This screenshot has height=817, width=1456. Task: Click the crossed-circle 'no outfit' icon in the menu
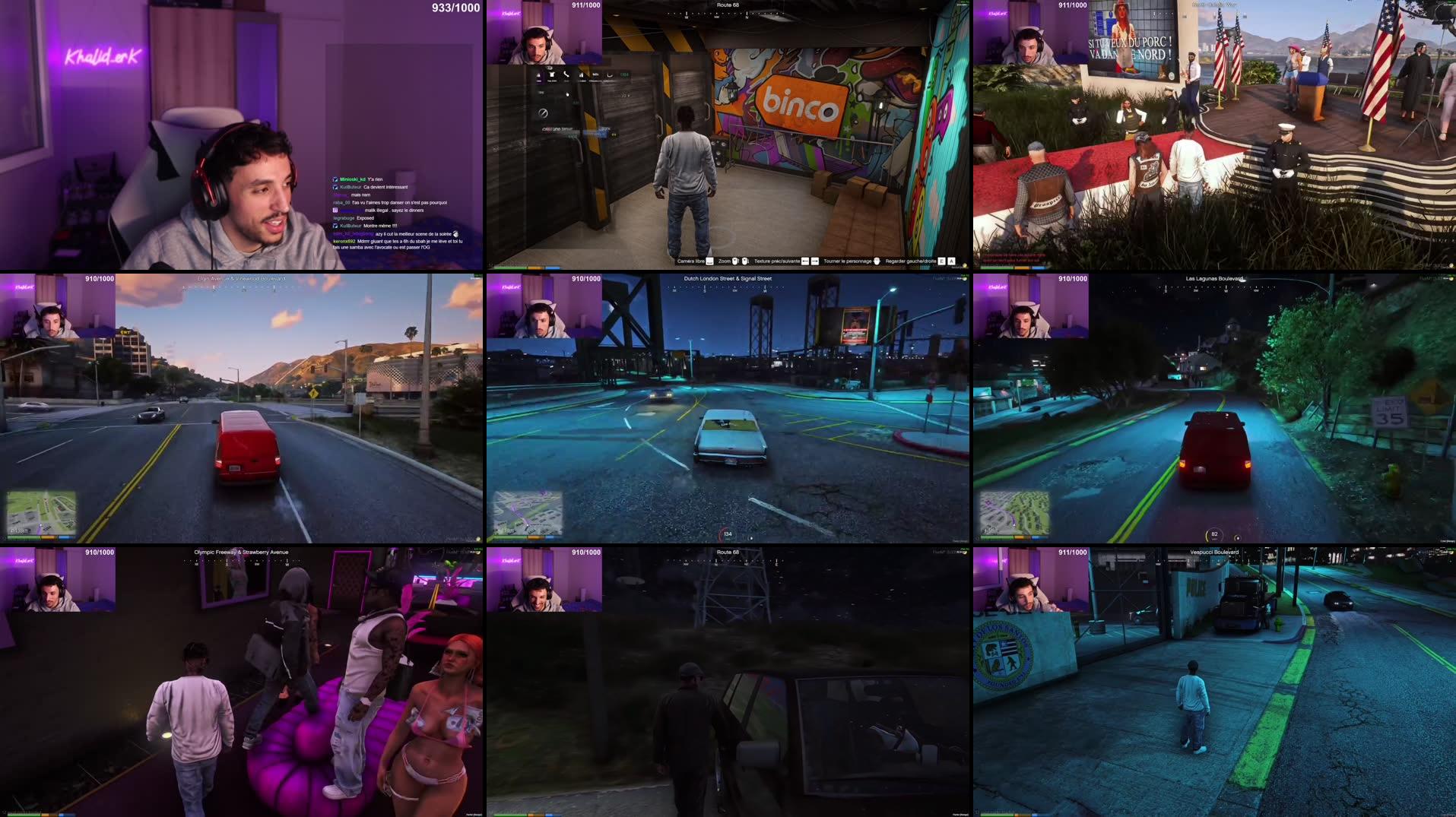point(543,114)
